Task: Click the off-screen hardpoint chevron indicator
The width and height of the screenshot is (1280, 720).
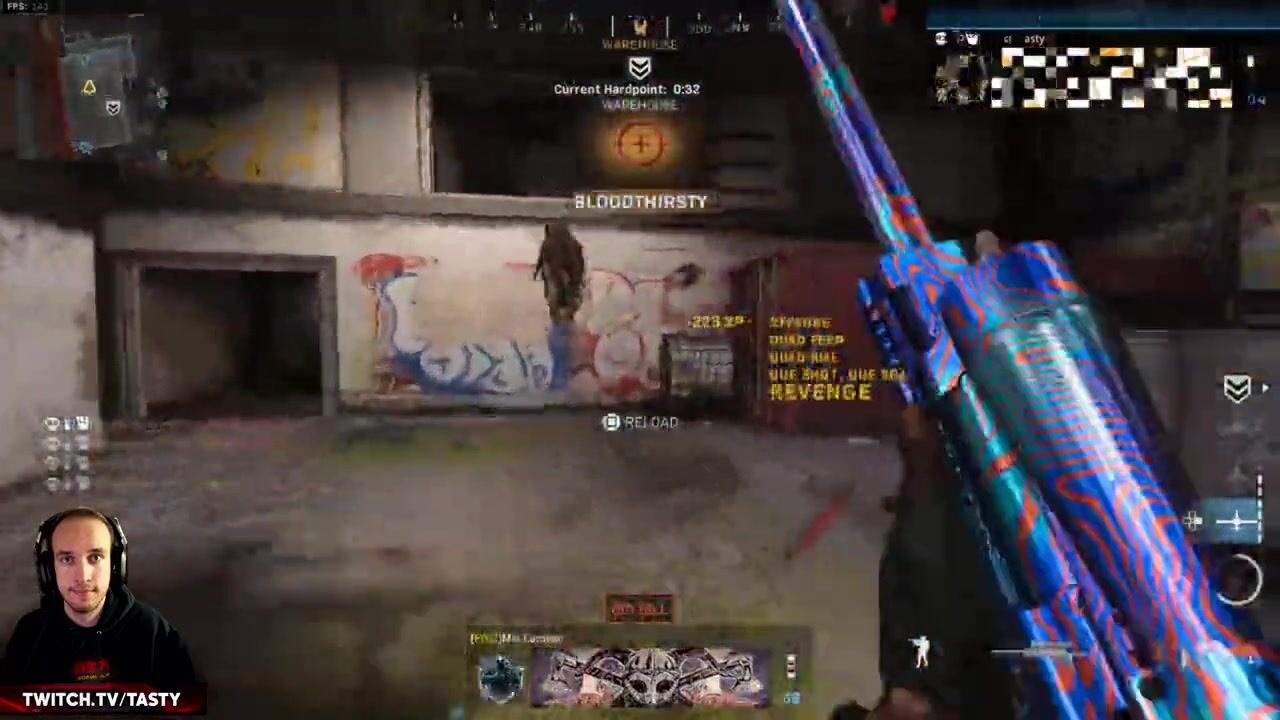Action: (1238, 389)
